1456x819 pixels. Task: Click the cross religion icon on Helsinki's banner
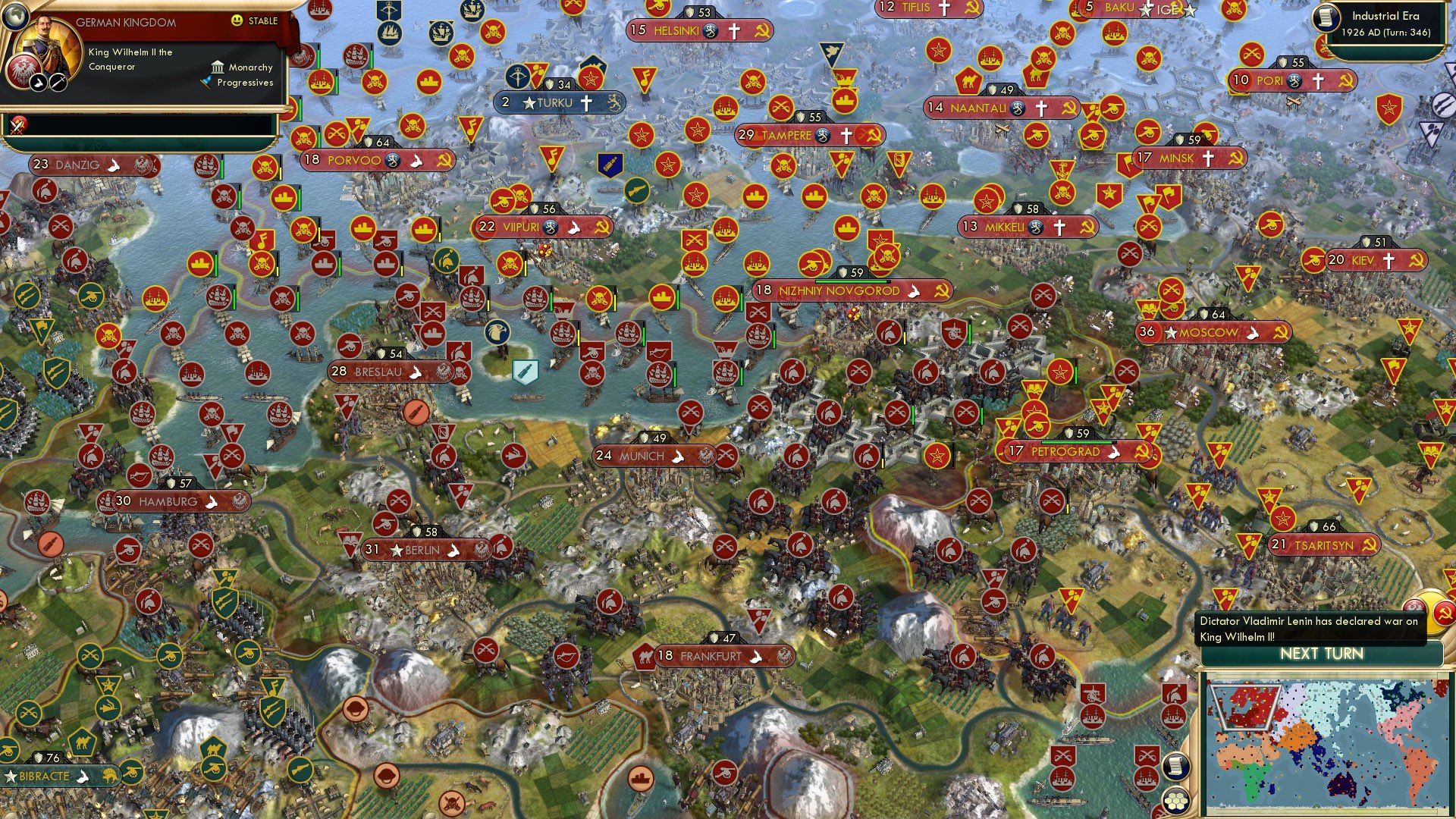coord(733,32)
